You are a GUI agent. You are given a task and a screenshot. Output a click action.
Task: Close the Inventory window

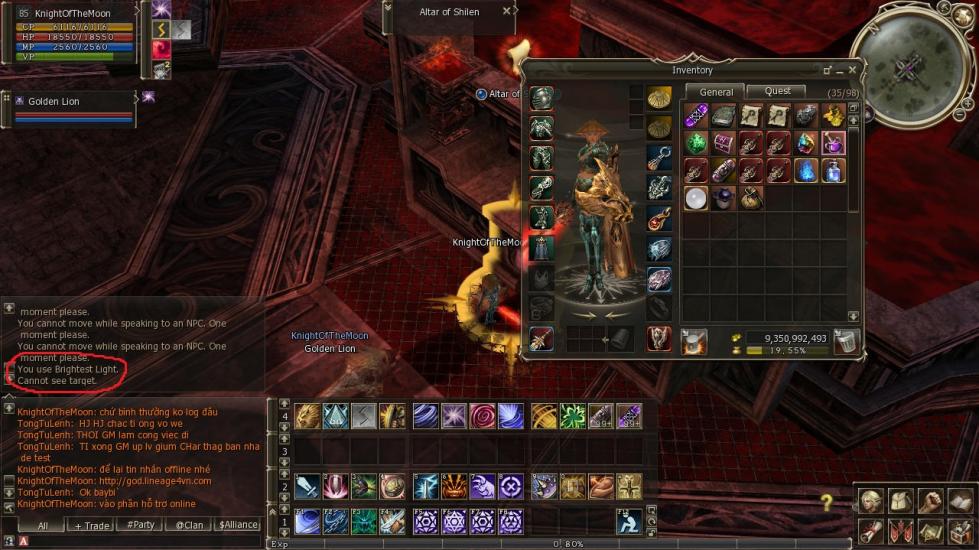tap(852, 70)
